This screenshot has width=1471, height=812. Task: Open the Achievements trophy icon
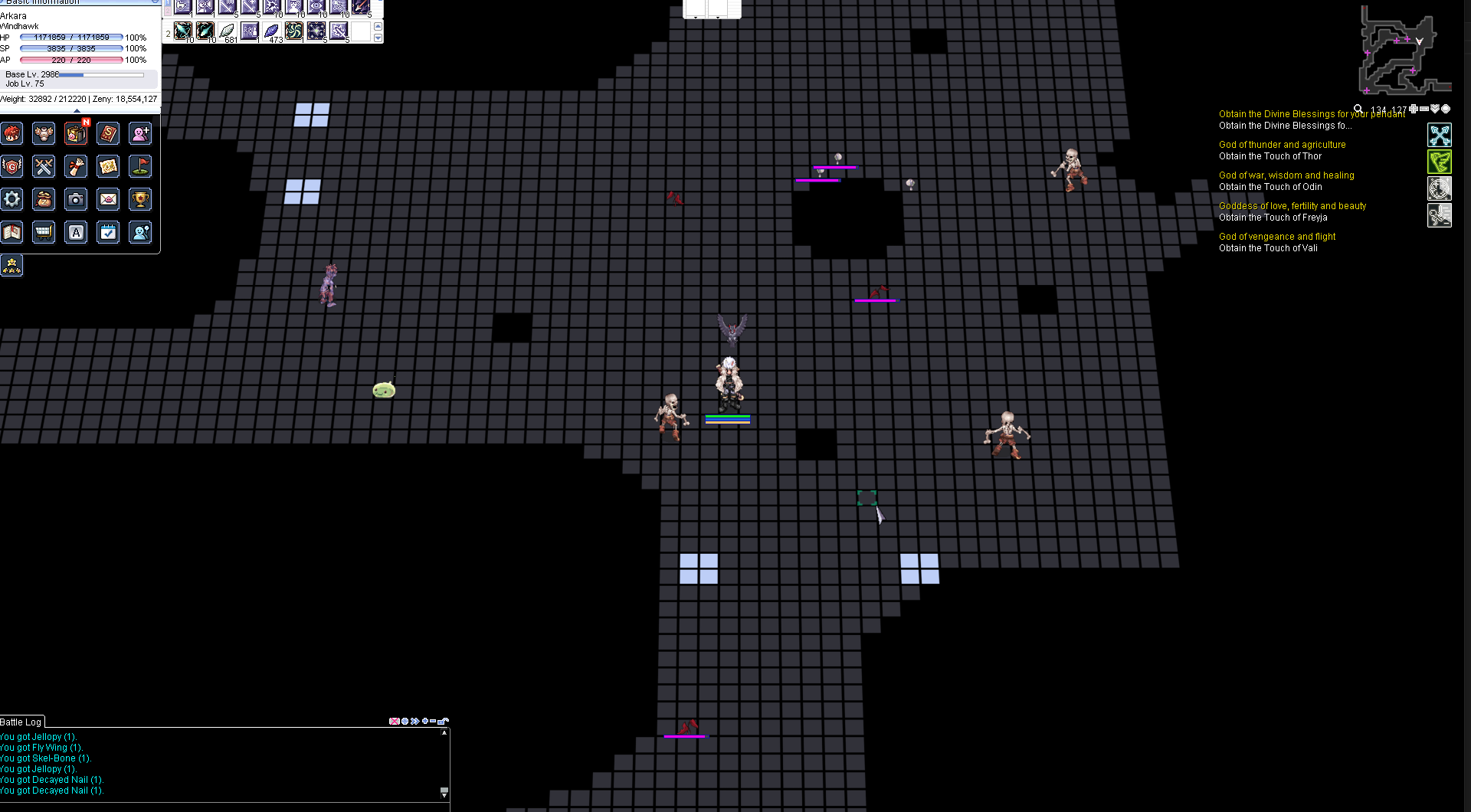point(140,200)
